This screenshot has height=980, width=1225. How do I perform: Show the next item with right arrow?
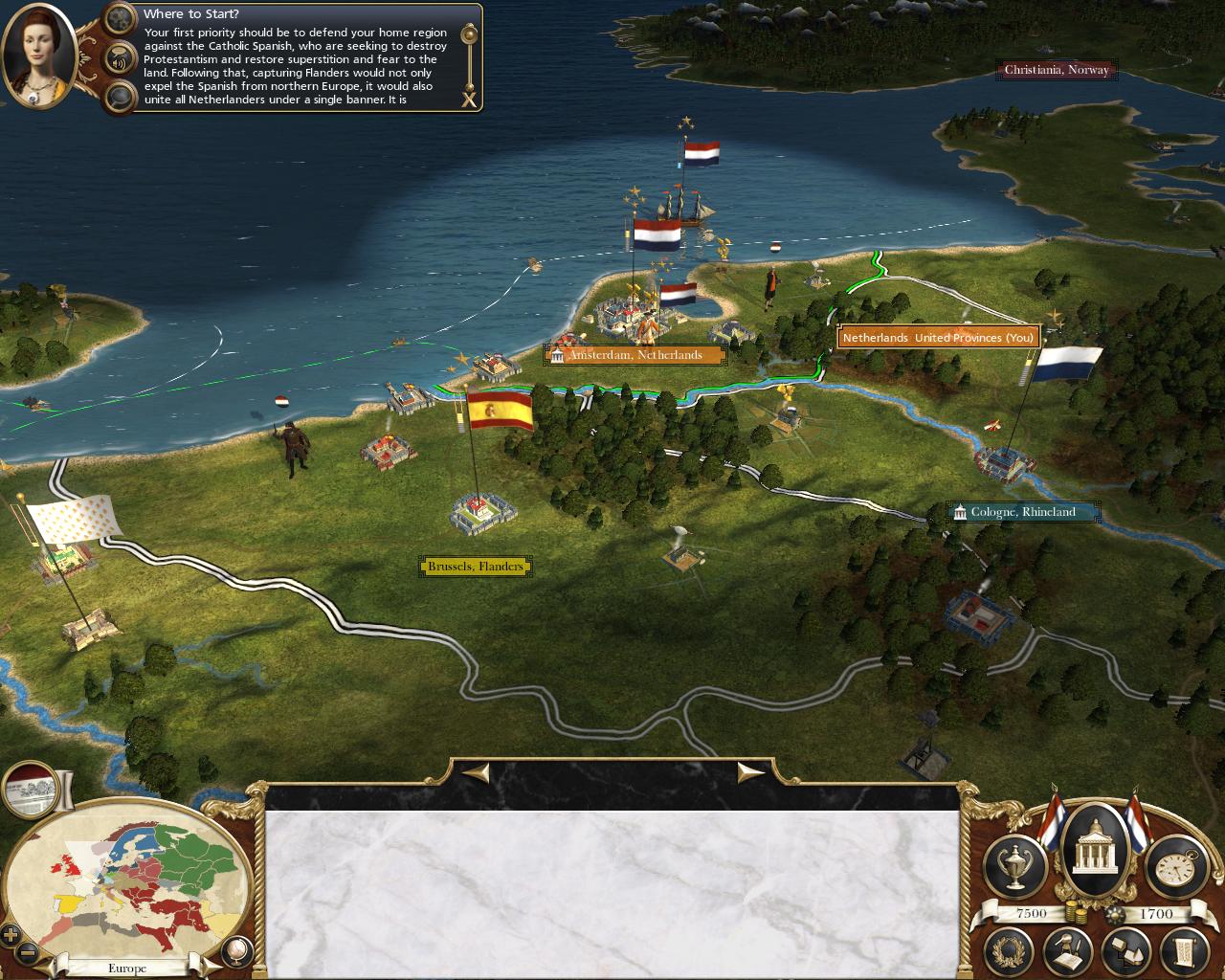pos(749,771)
